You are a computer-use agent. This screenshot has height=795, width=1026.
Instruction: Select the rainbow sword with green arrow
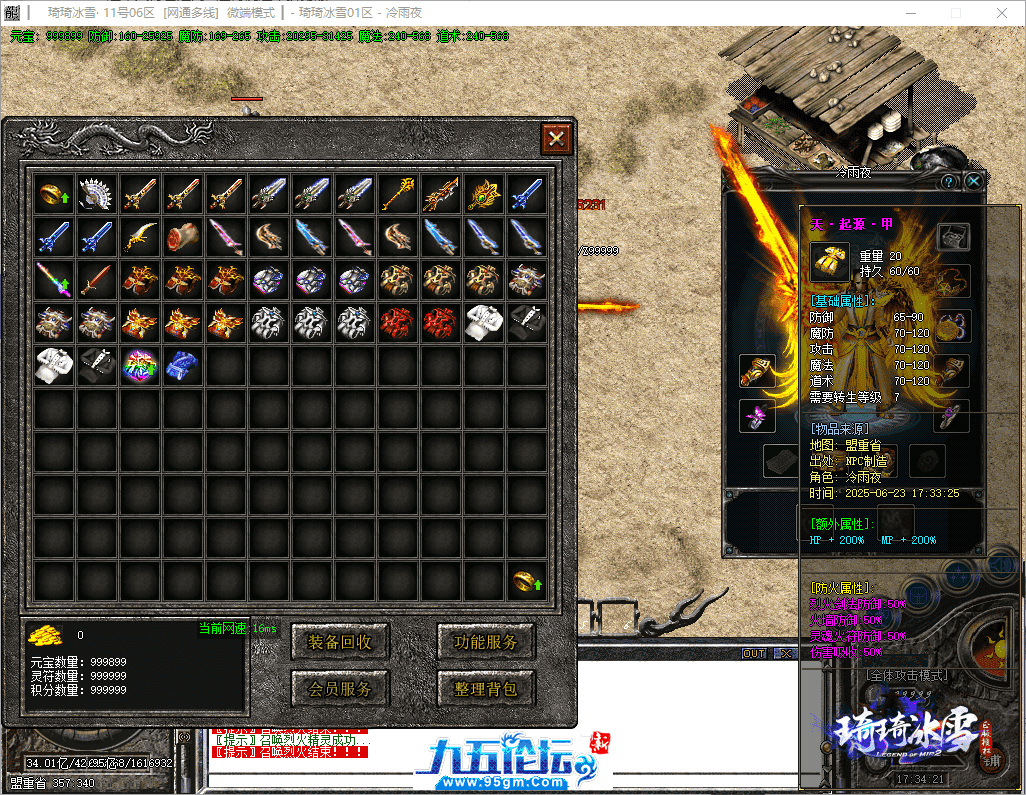point(55,279)
